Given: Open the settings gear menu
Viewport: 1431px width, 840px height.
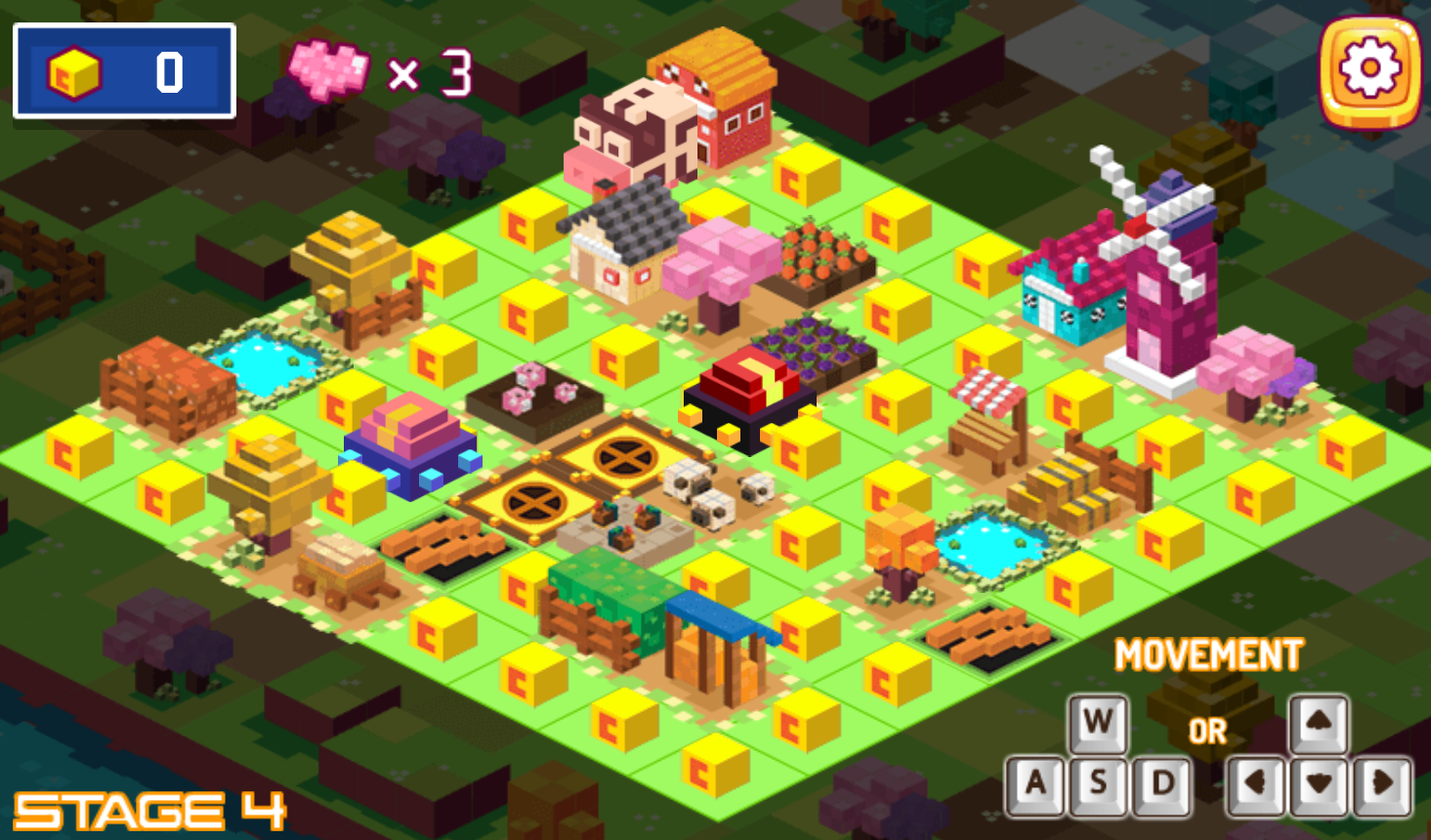Looking at the screenshot, I should [x=1371, y=67].
